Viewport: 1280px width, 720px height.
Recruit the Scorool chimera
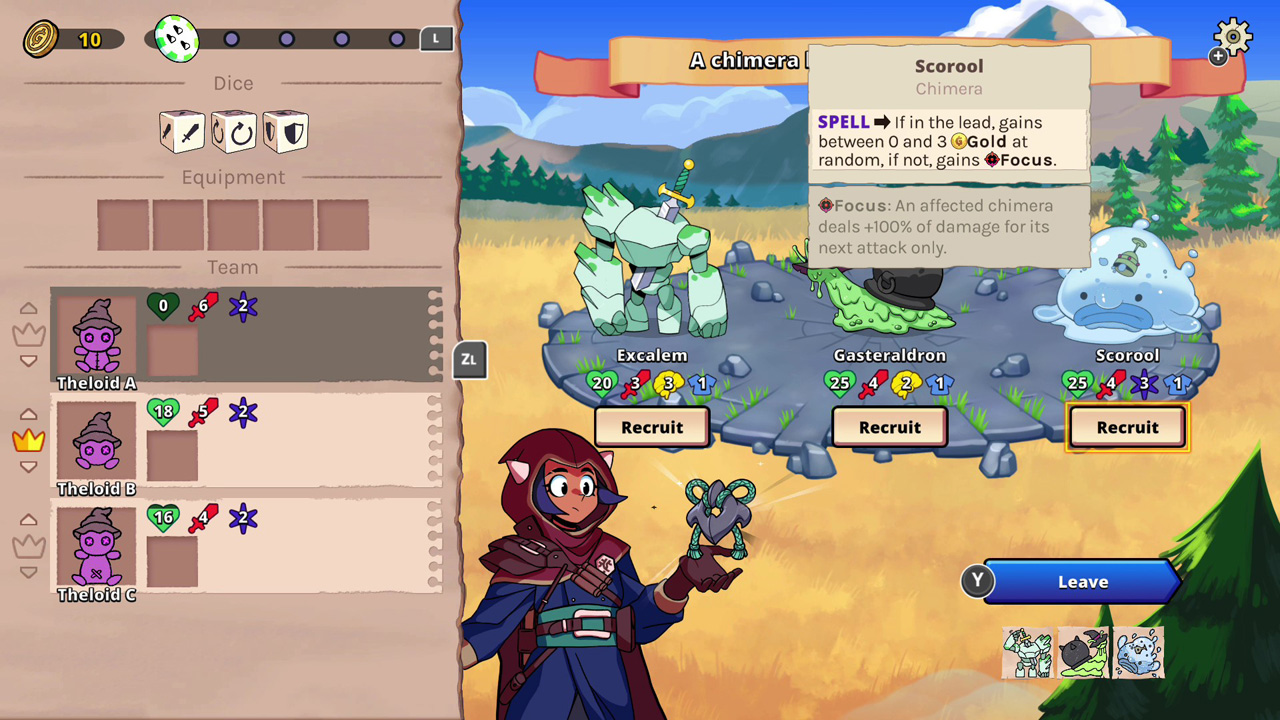(x=1127, y=427)
